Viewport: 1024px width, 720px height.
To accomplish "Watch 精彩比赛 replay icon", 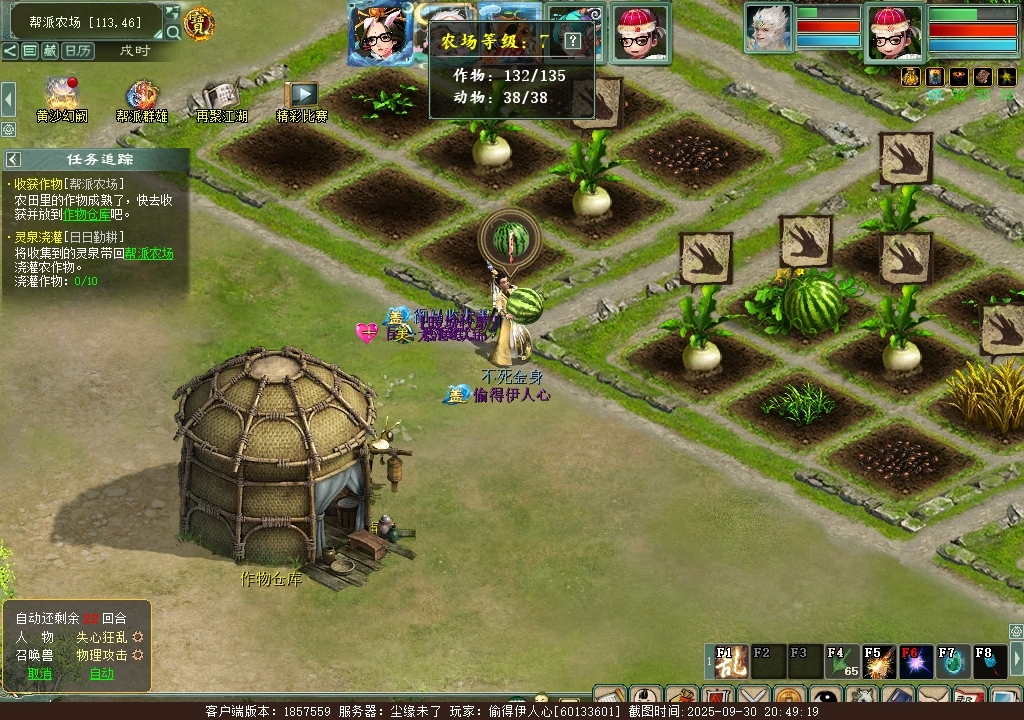I will 301,98.
